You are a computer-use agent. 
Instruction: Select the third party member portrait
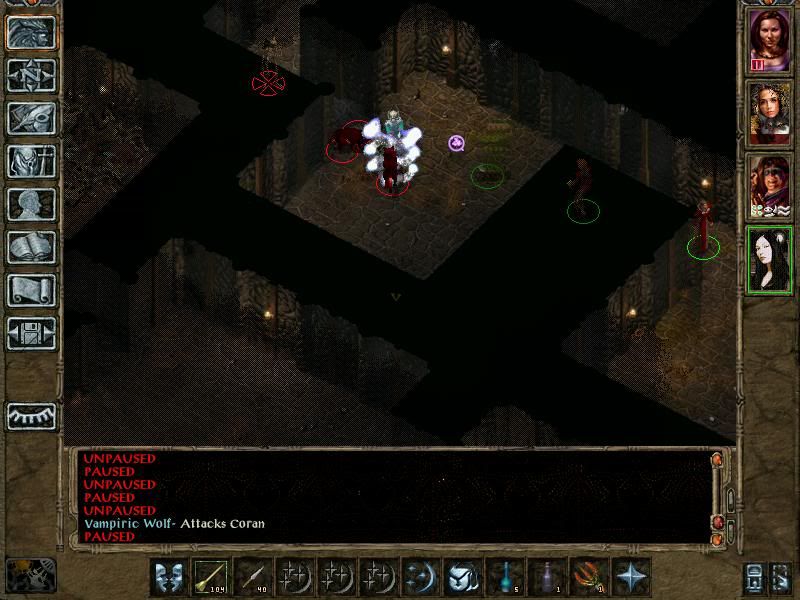768,185
